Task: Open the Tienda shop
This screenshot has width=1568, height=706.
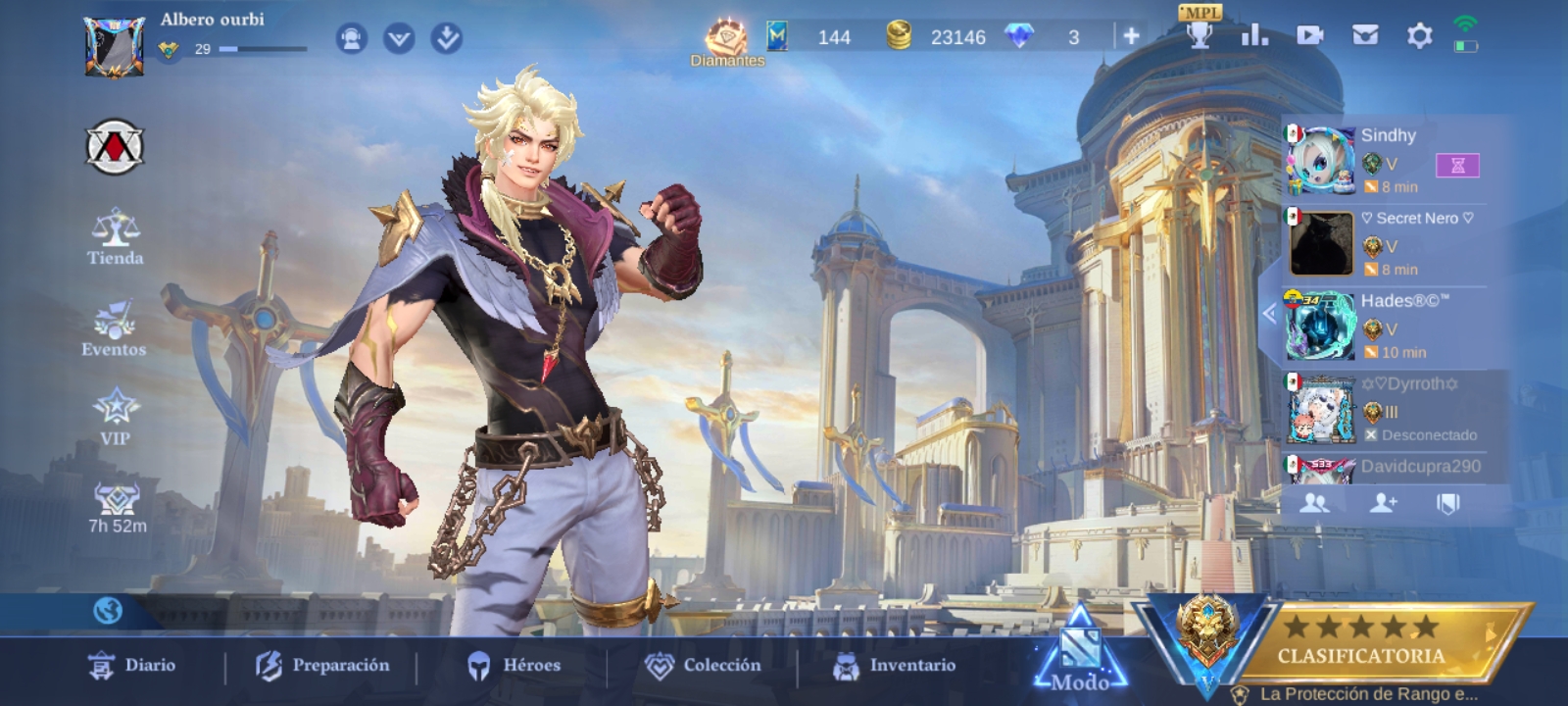Action: coord(115,236)
